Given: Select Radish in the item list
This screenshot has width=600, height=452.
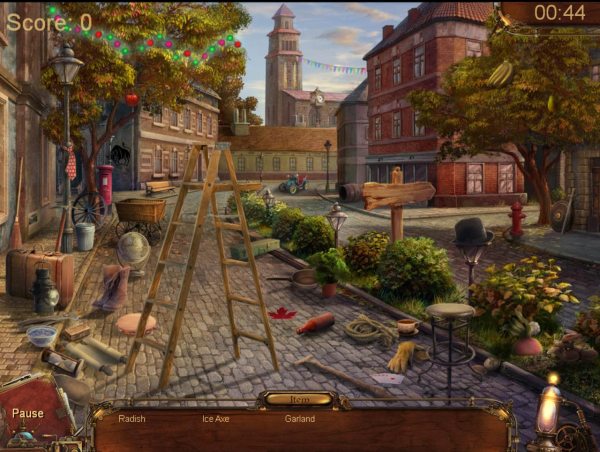Looking at the screenshot, I should point(132,419).
